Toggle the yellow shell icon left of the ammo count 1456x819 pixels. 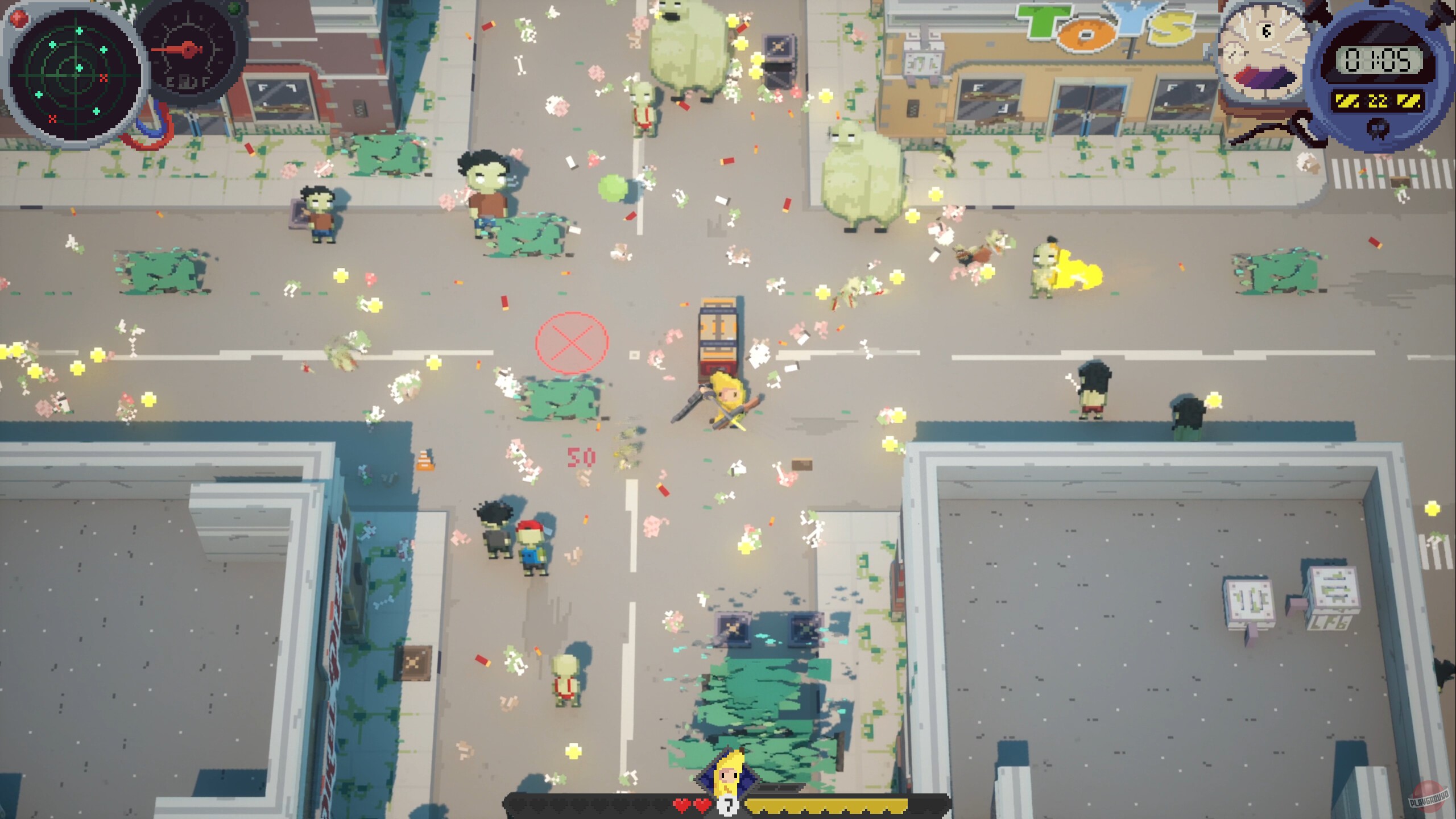[1347, 101]
